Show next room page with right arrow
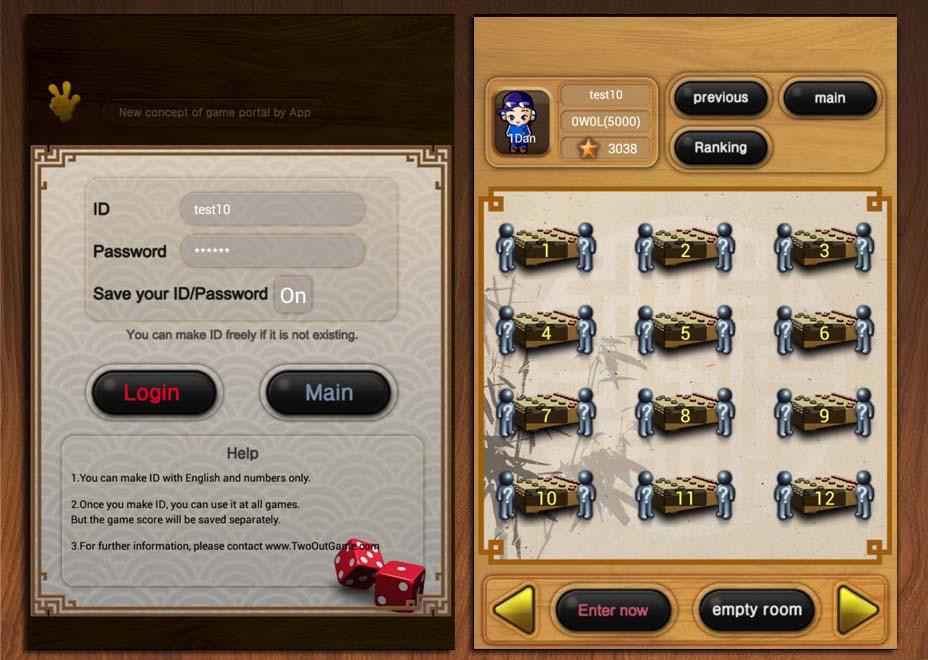Viewport: 928px width, 660px height. pos(857,609)
